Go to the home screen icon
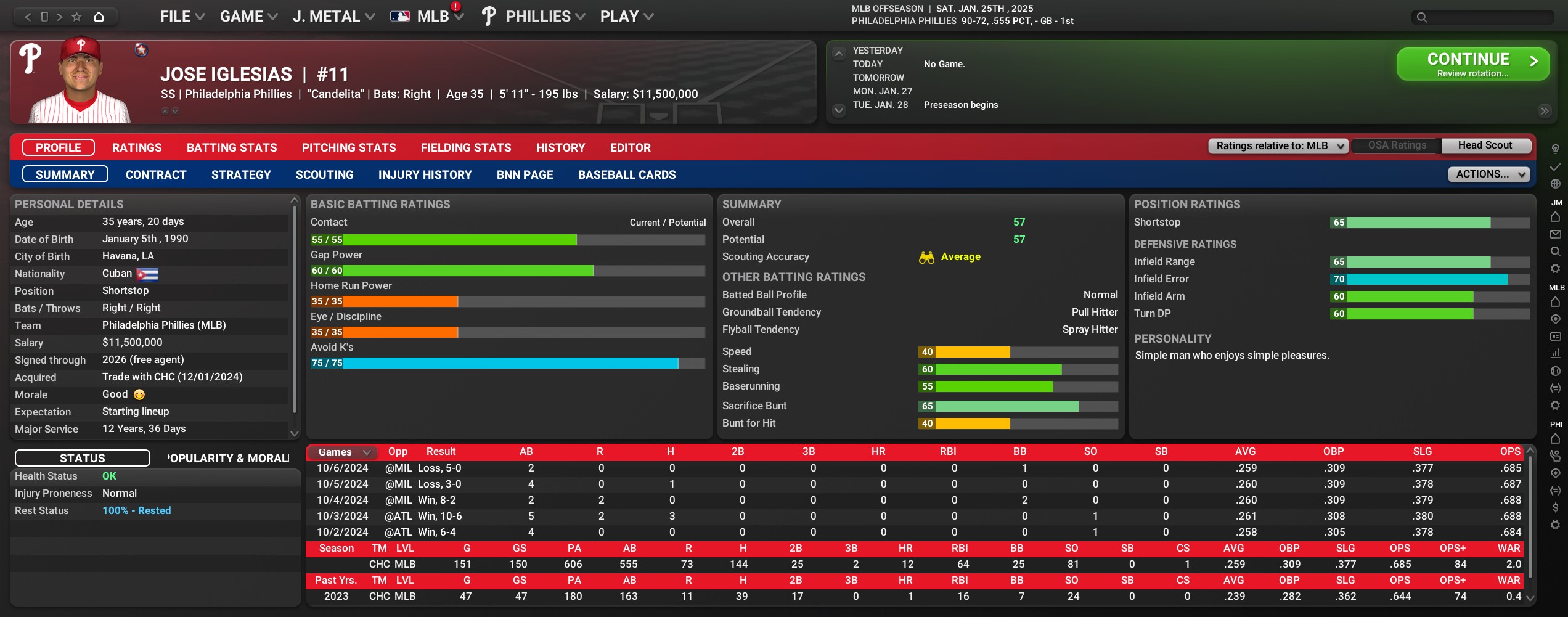This screenshot has width=1568, height=617. [99, 17]
